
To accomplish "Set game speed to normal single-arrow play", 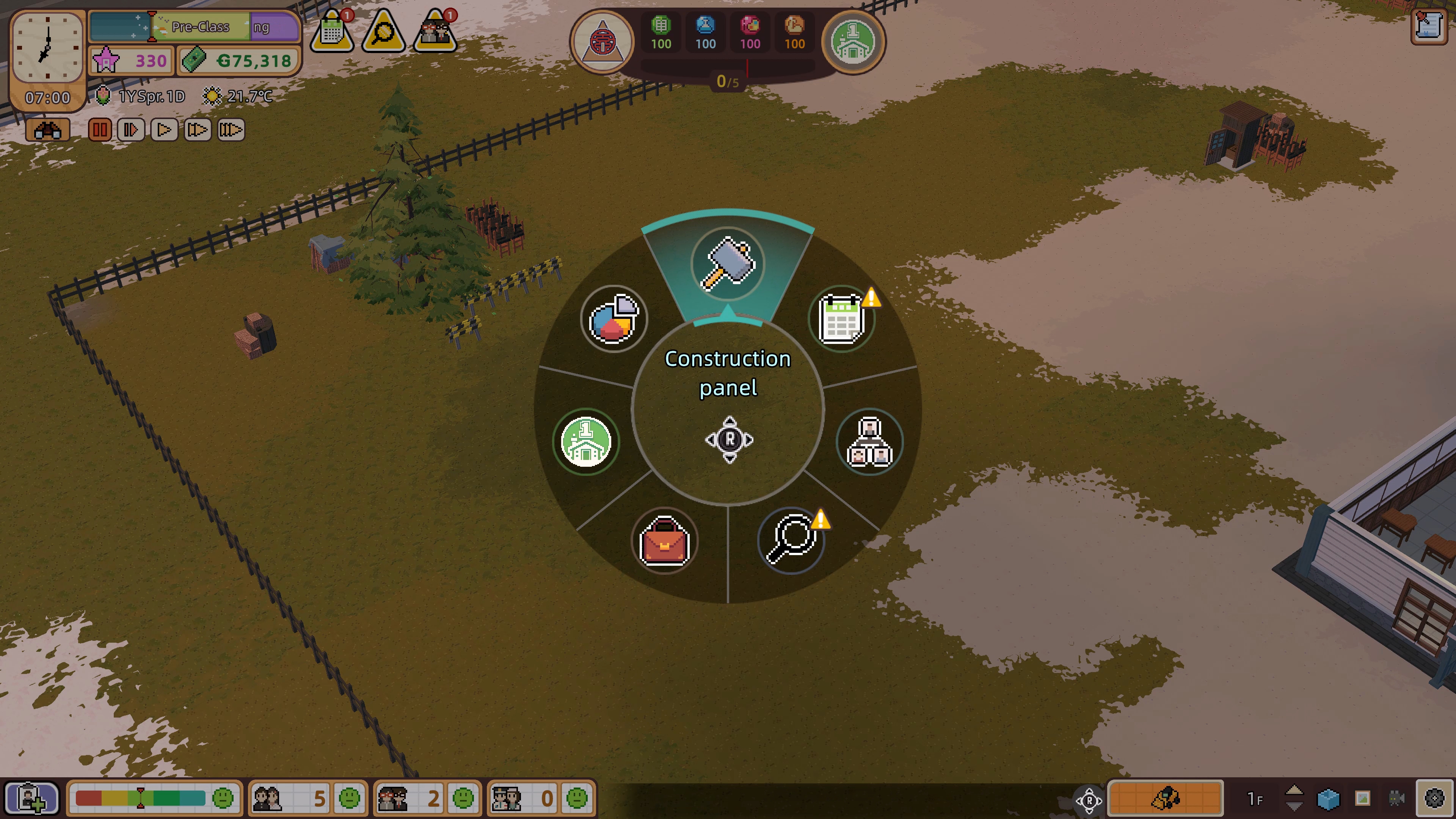I will [164, 130].
